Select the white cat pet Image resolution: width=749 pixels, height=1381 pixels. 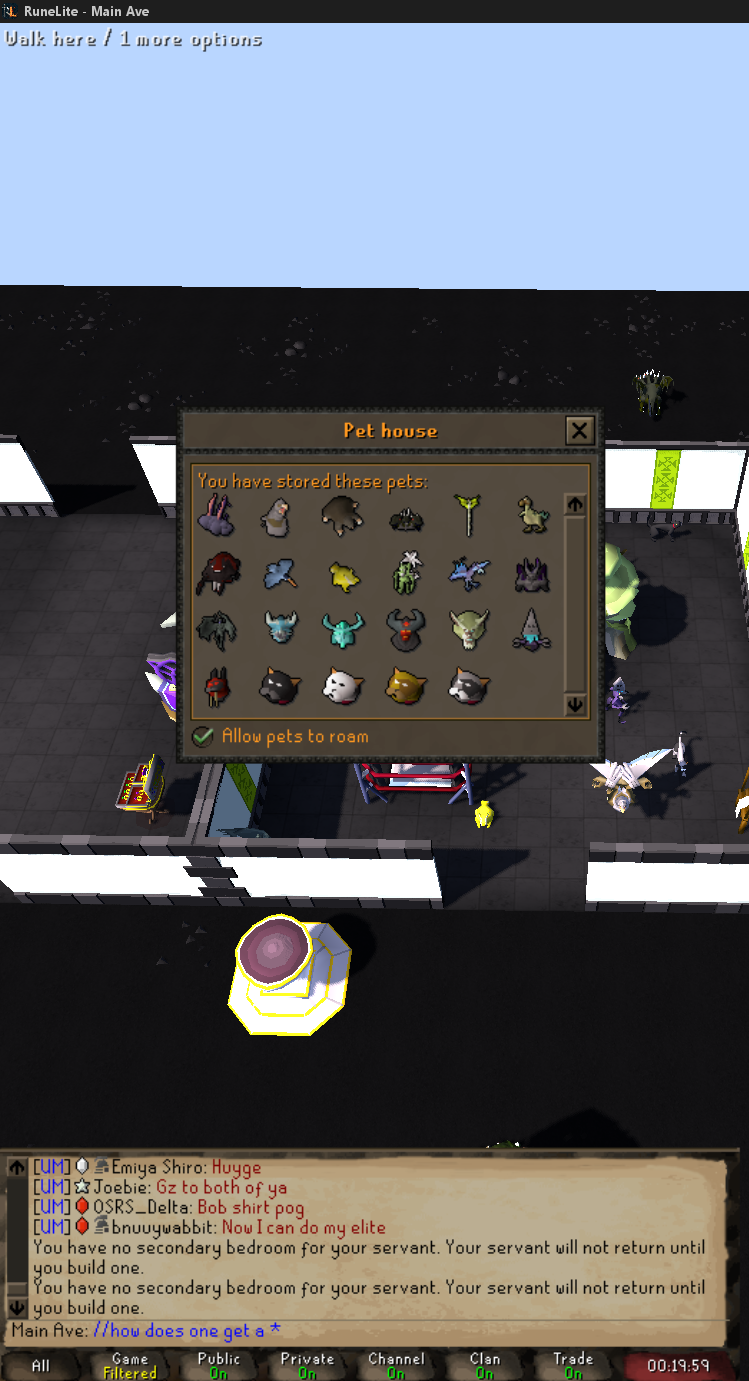click(342, 685)
